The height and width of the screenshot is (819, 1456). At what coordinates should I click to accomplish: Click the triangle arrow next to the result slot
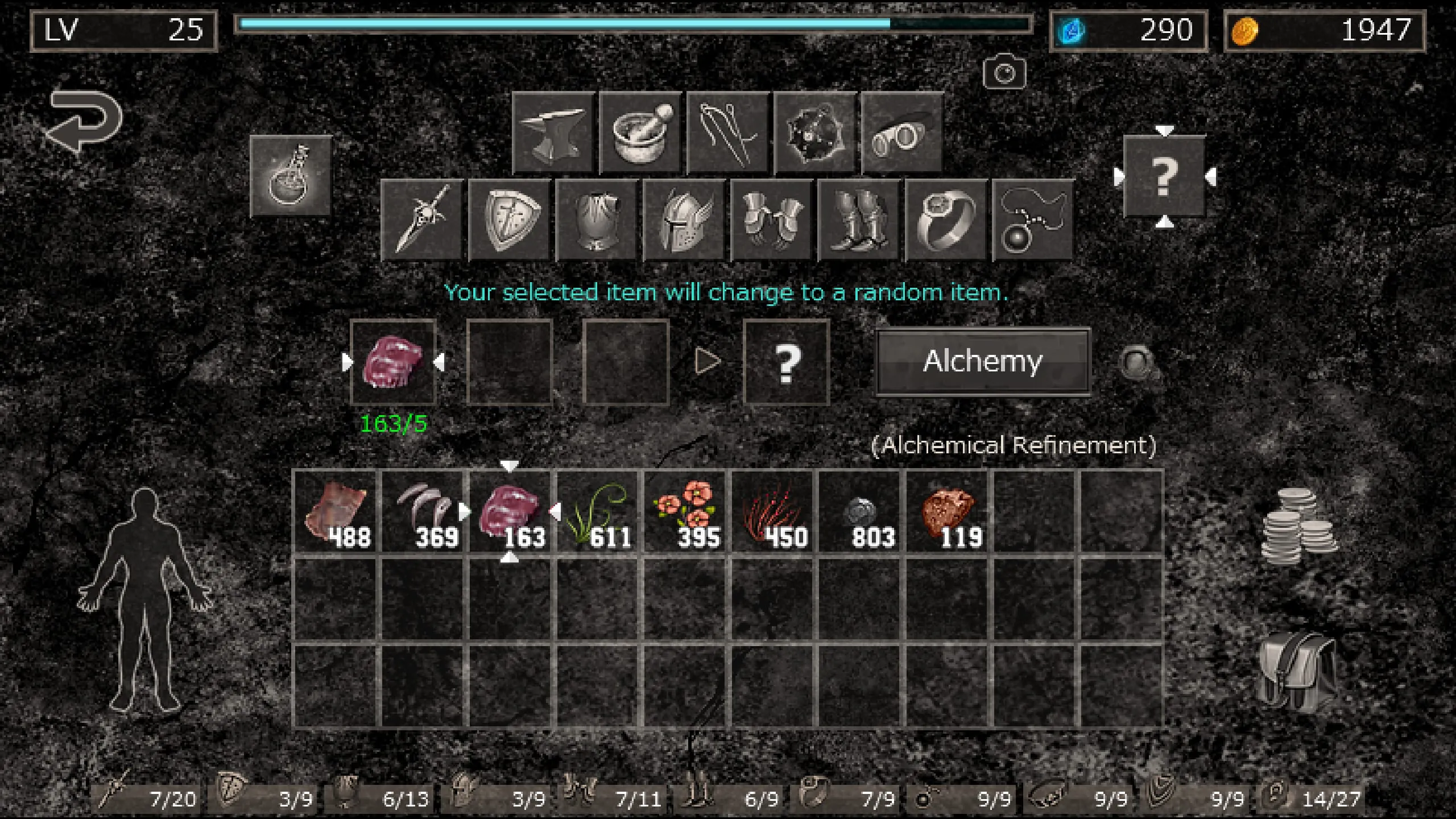(x=707, y=360)
